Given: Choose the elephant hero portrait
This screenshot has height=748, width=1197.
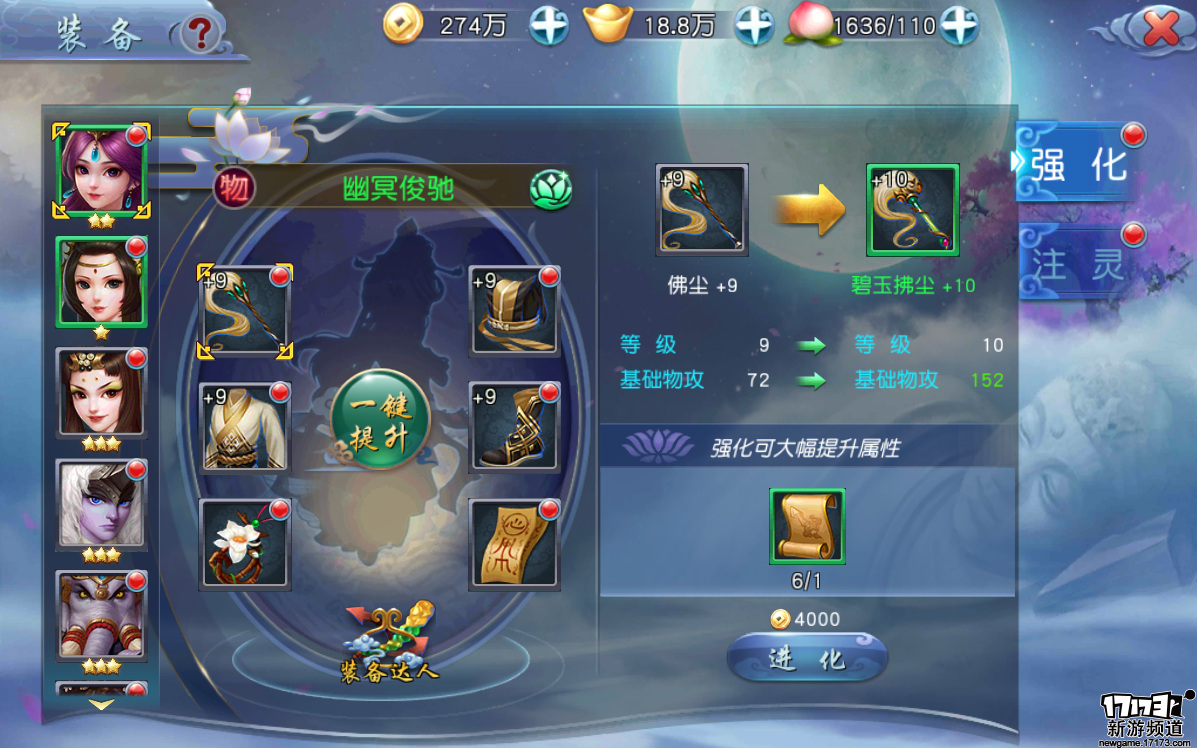Looking at the screenshot, I should (101, 616).
